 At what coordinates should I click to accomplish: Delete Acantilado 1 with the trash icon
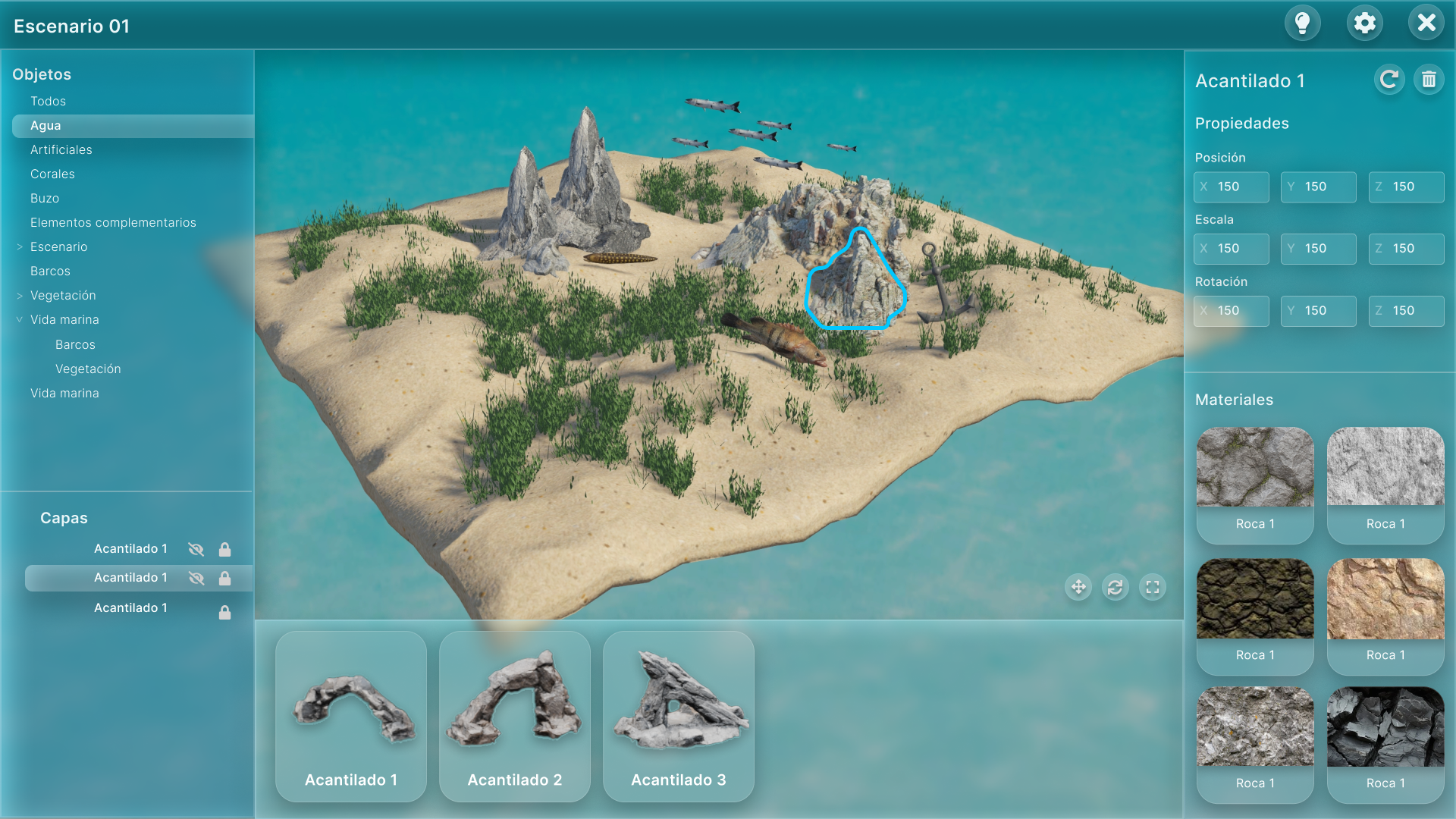click(x=1429, y=80)
